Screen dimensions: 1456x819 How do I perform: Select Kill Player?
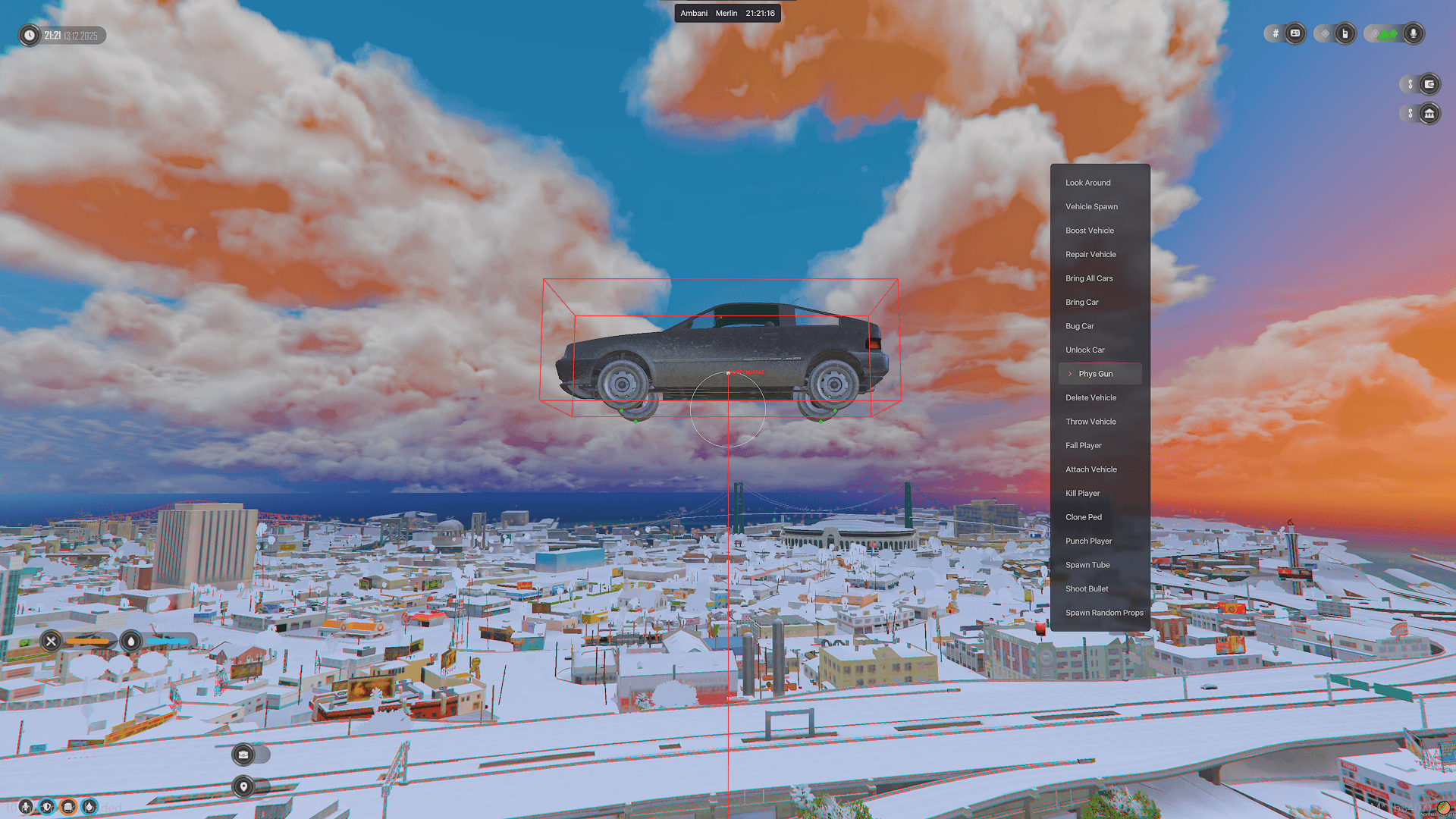tap(1082, 493)
